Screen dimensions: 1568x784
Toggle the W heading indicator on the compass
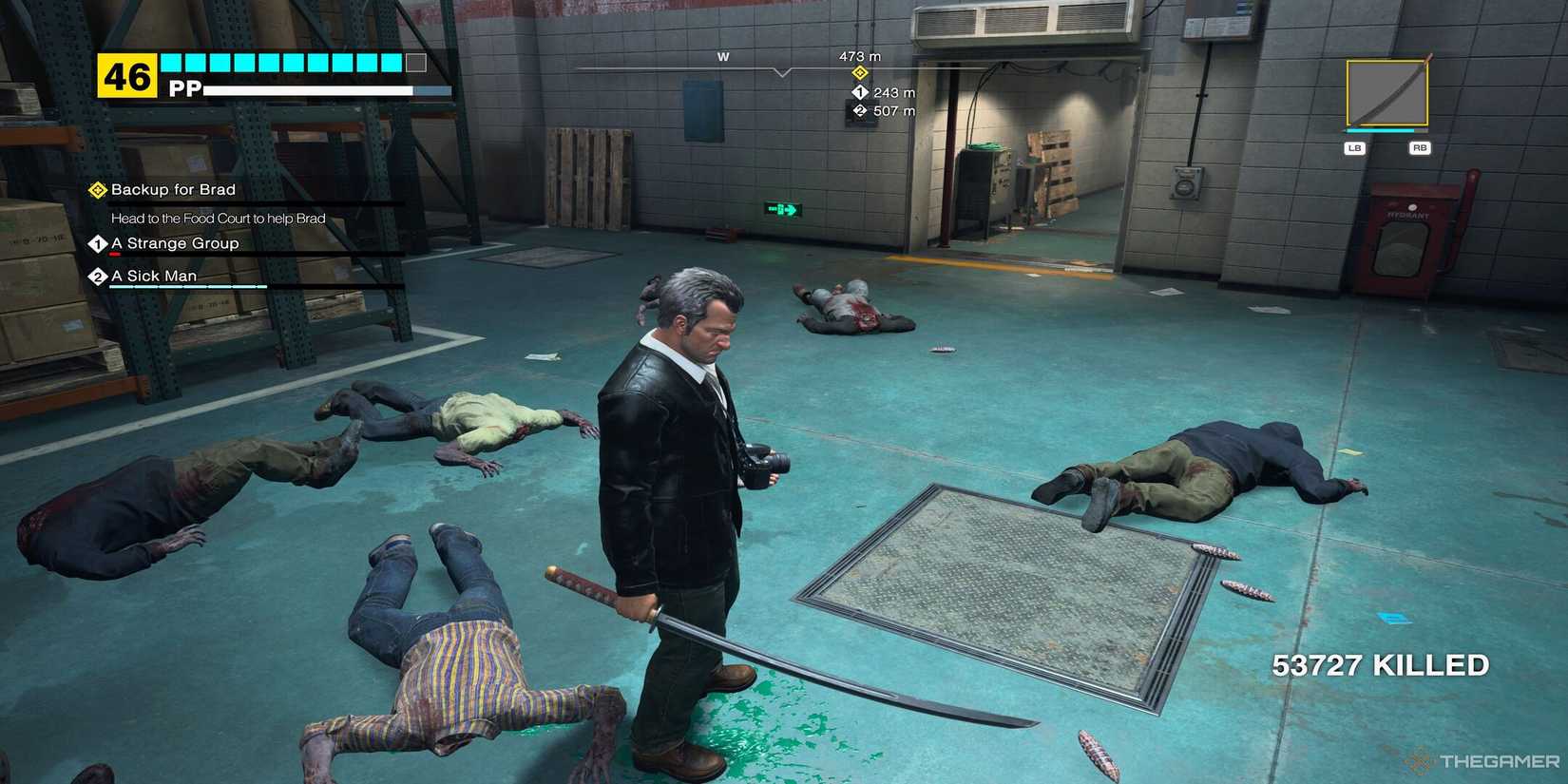(722, 57)
